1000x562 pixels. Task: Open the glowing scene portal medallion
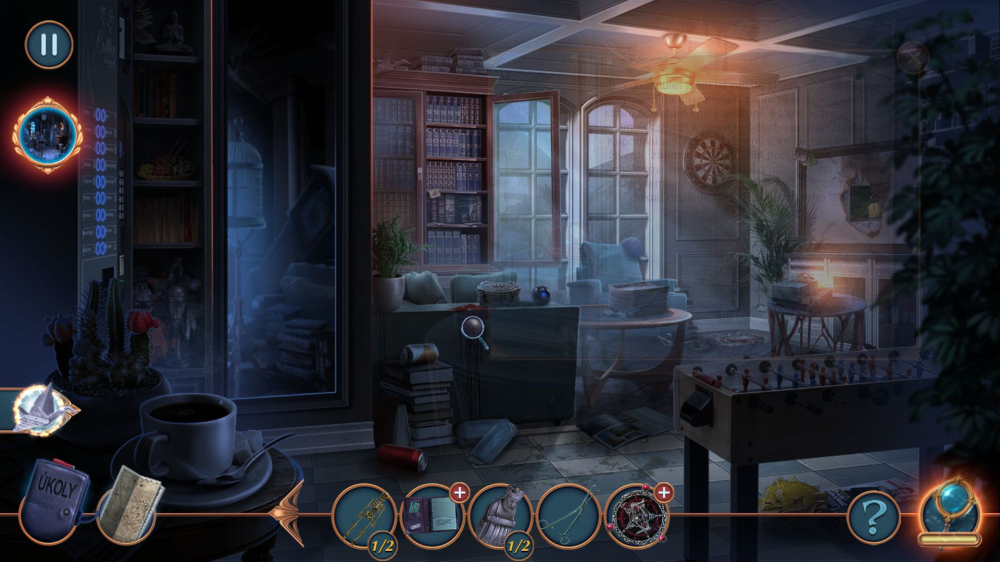[48, 134]
